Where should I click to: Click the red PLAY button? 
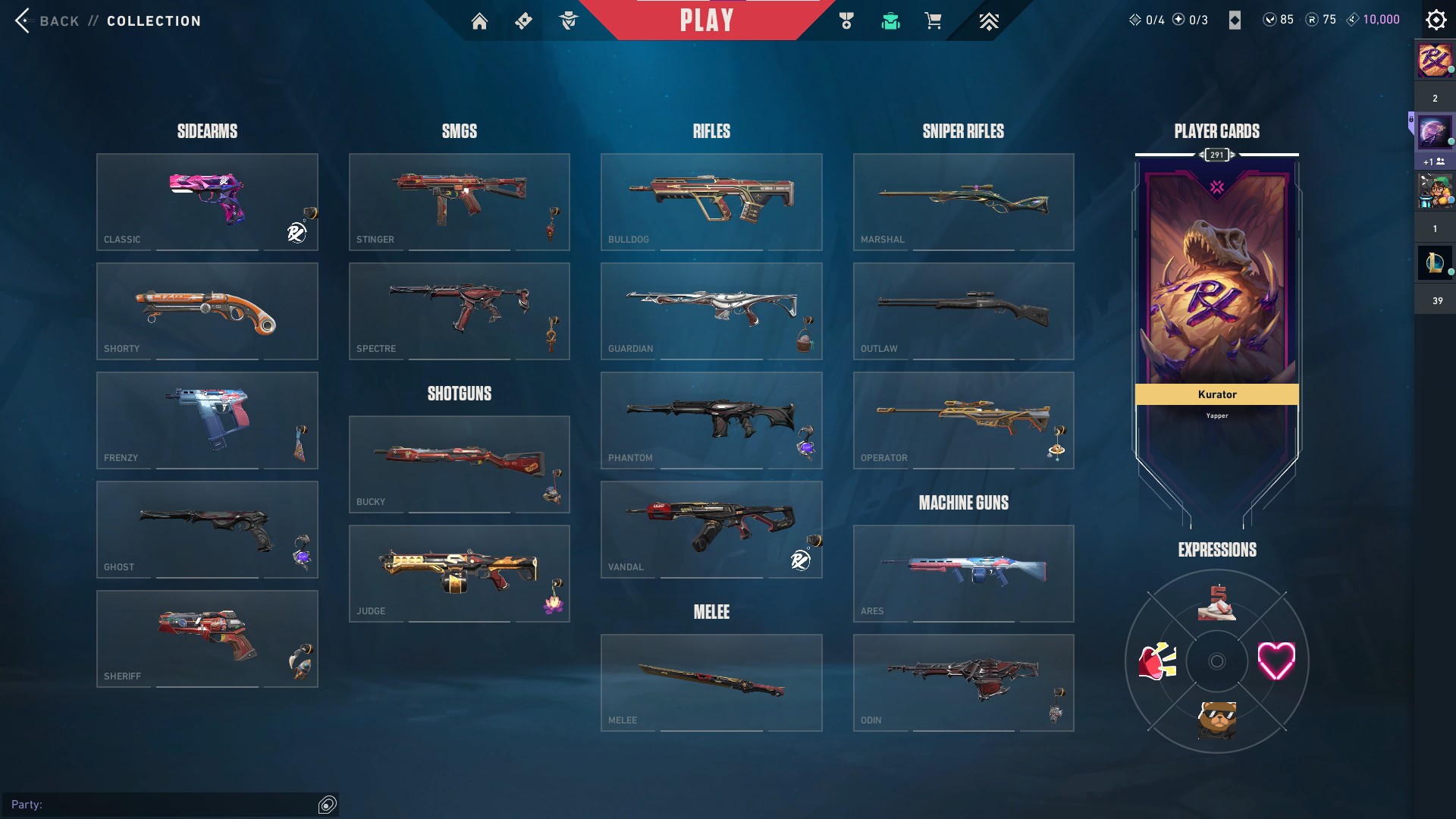[706, 20]
